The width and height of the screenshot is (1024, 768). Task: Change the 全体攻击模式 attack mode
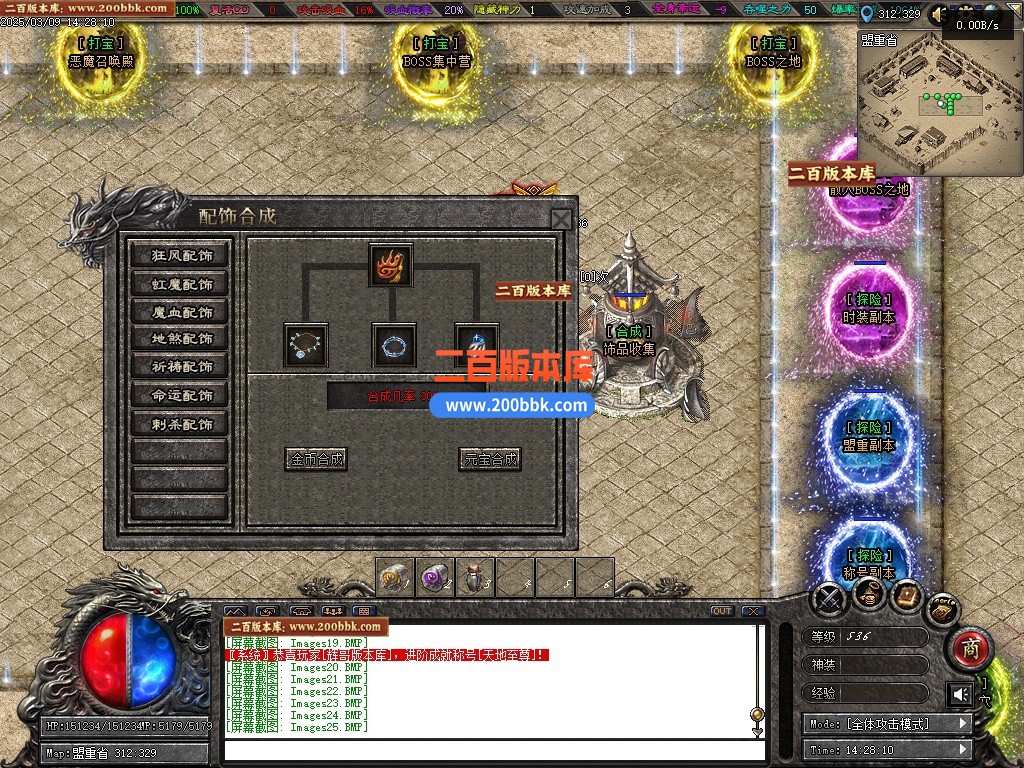pos(886,723)
